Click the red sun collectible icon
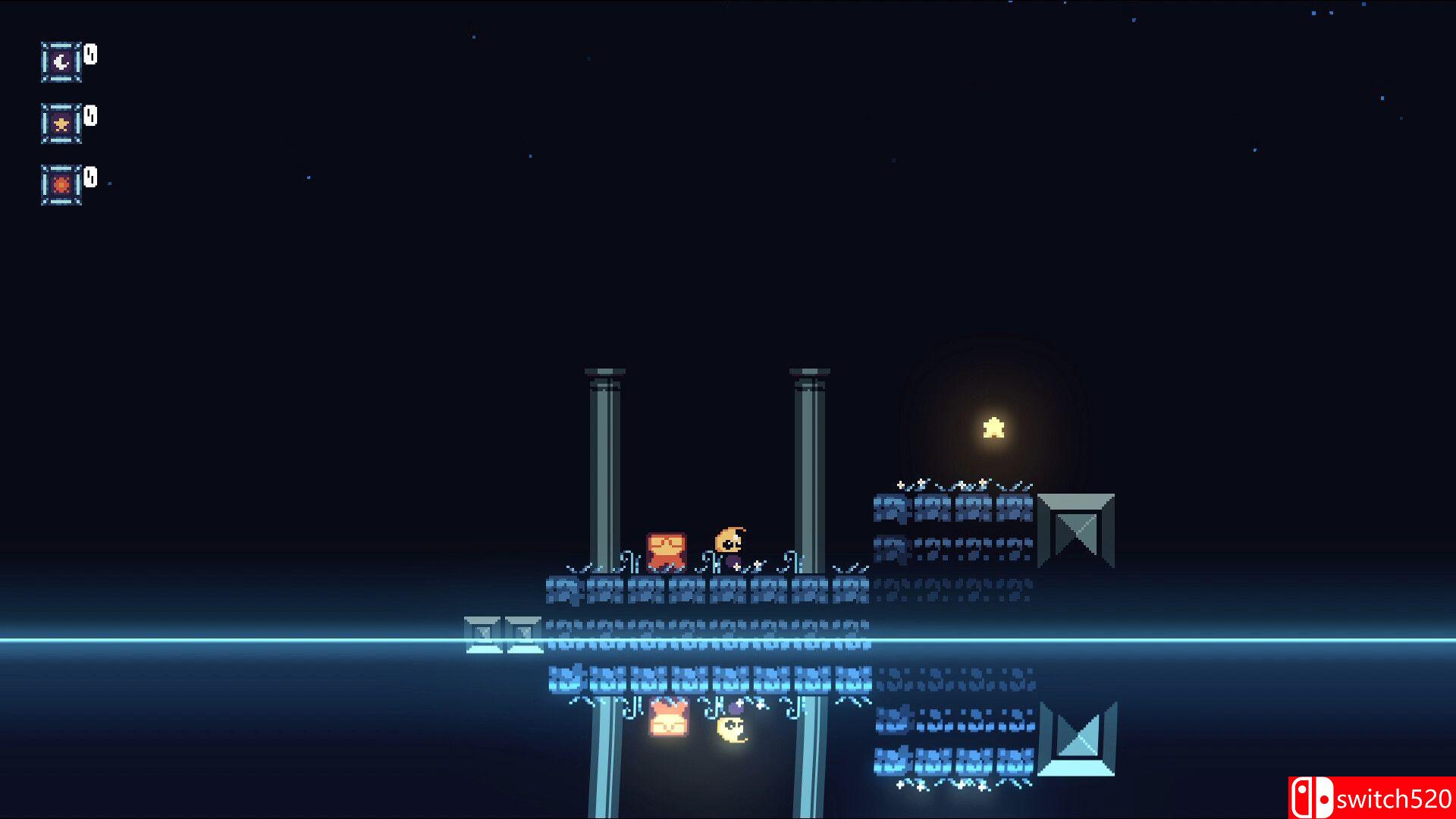The height and width of the screenshot is (819, 1456). (61, 184)
